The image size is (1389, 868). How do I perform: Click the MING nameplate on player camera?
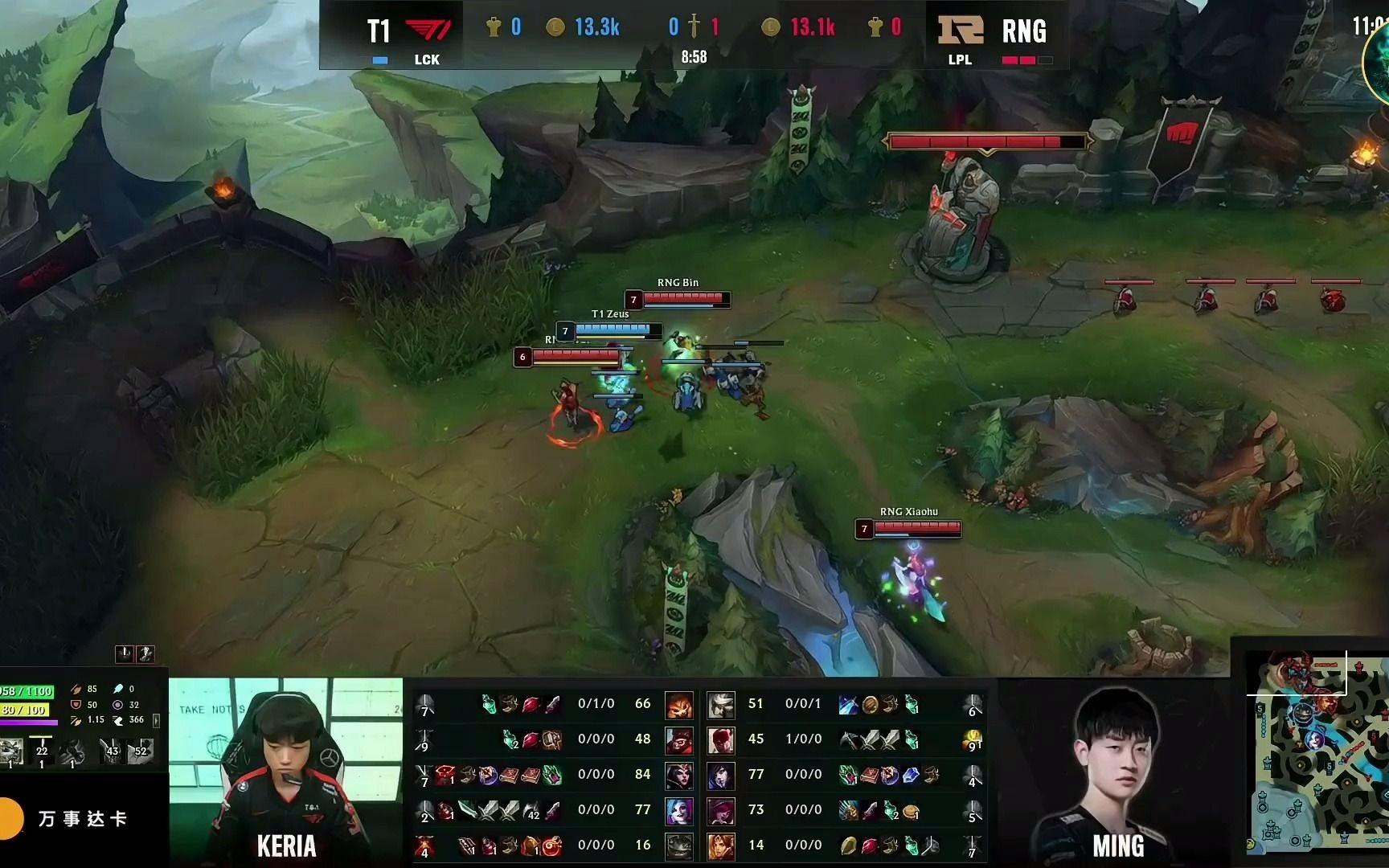(1117, 845)
